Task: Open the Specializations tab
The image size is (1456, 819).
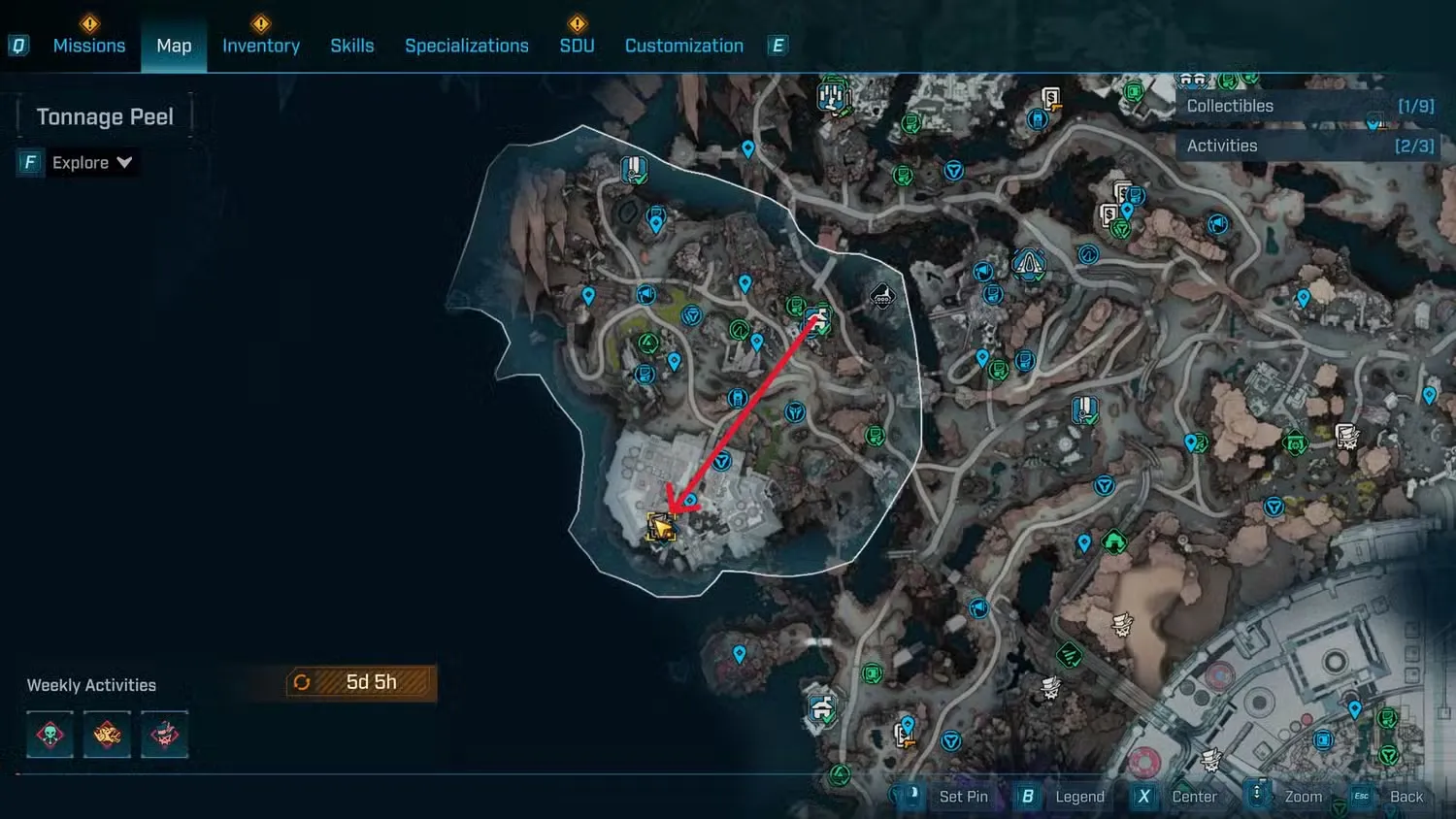Action: (x=467, y=45)
